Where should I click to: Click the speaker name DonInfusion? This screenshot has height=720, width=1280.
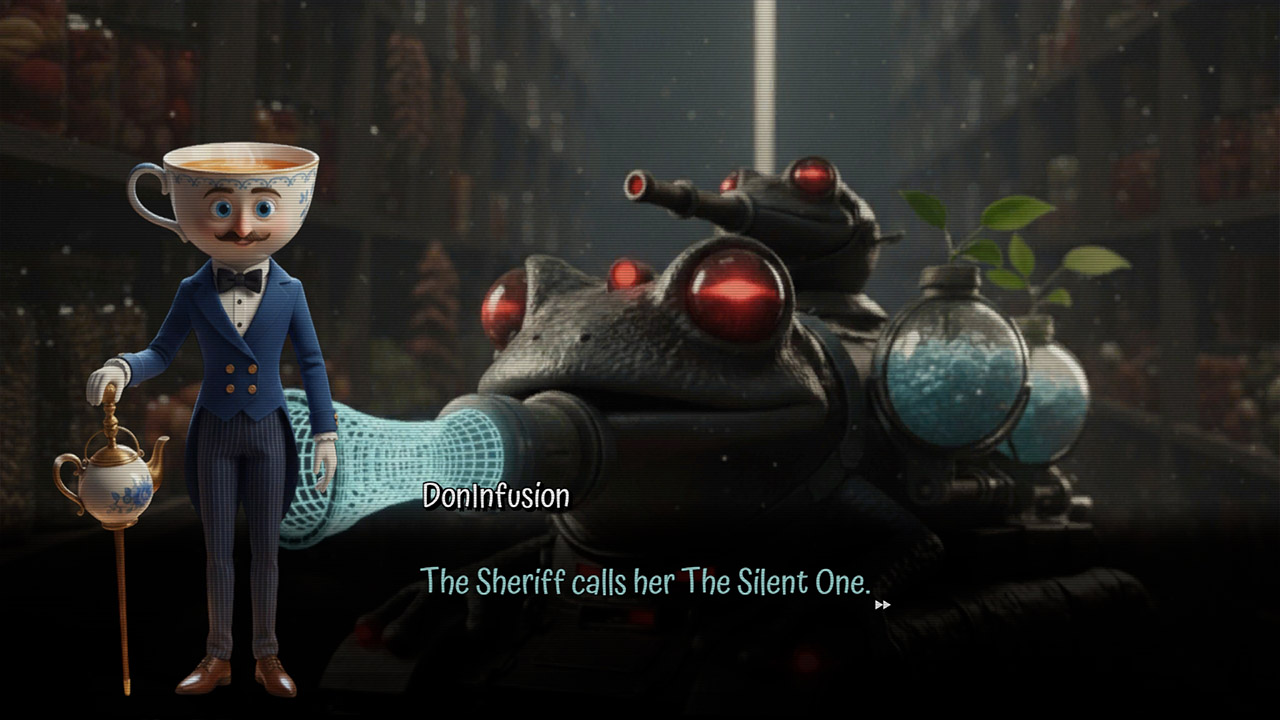coord(495,494)
